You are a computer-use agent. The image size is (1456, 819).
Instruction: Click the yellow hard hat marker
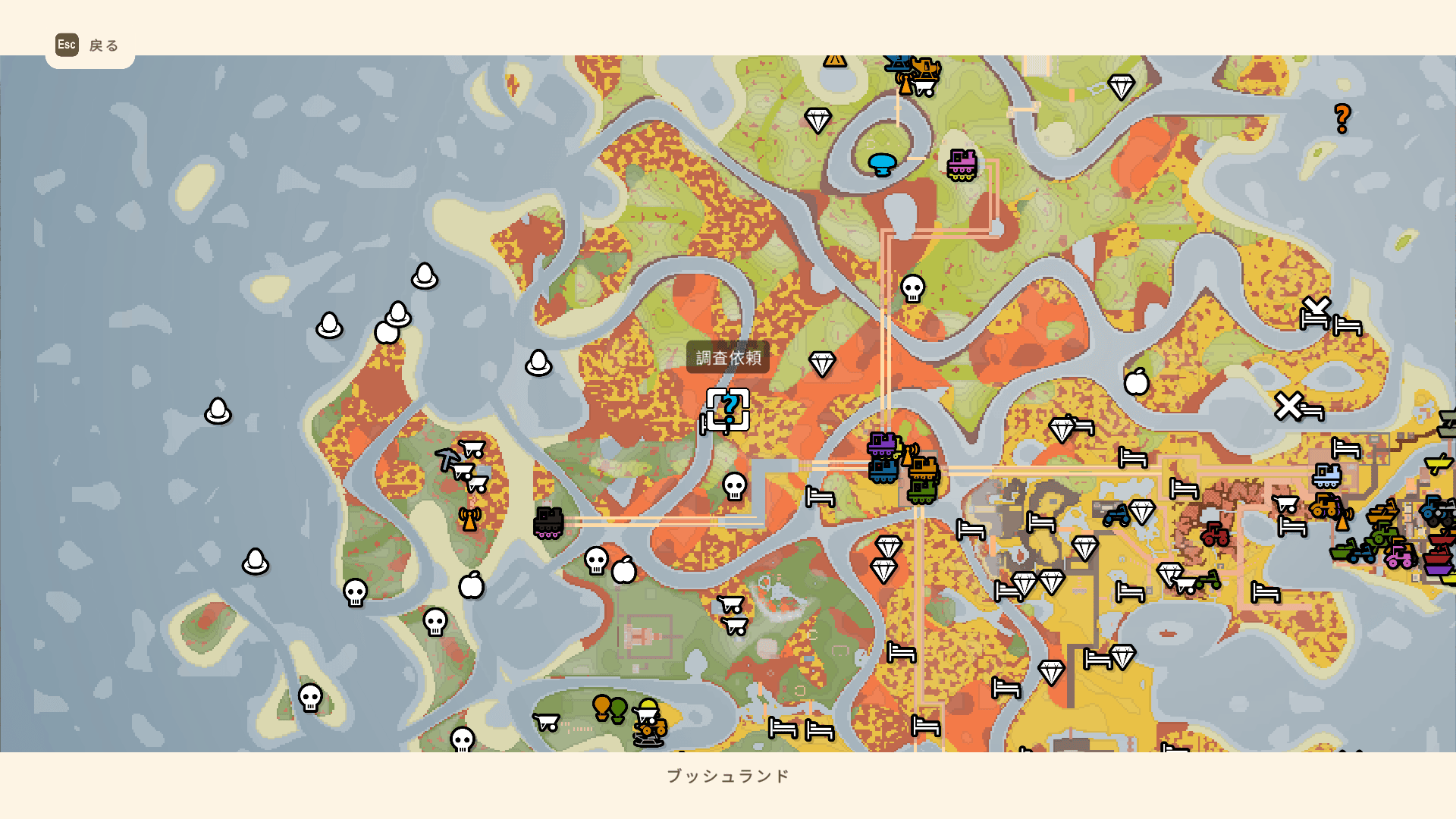click(x=648, y=710)
